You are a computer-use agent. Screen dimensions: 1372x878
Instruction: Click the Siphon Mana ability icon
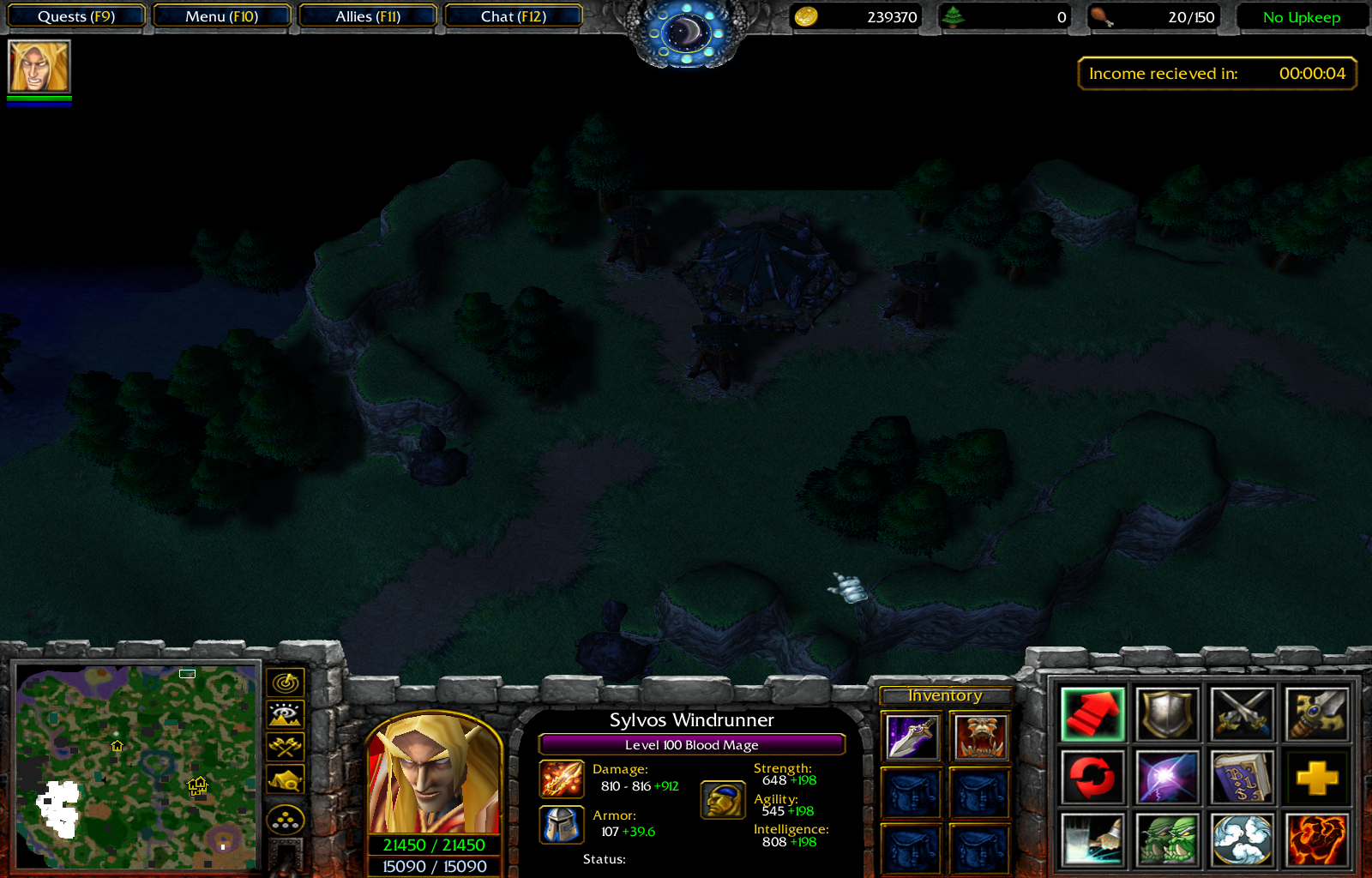click(1092, 836)
